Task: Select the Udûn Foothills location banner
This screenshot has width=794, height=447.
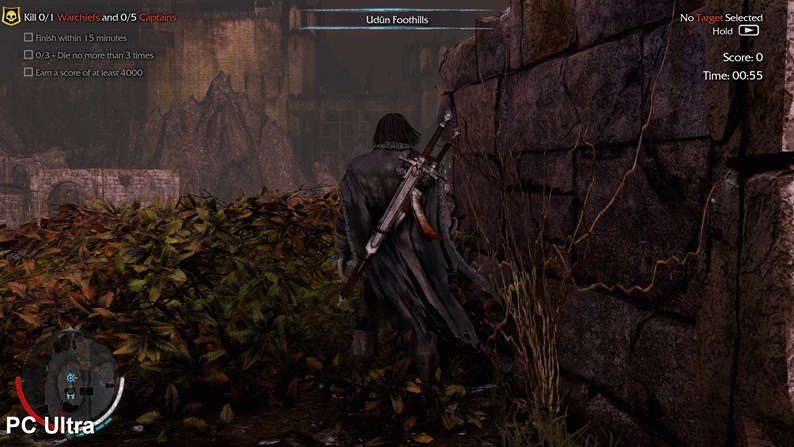Action: click(x=397, y=20)
